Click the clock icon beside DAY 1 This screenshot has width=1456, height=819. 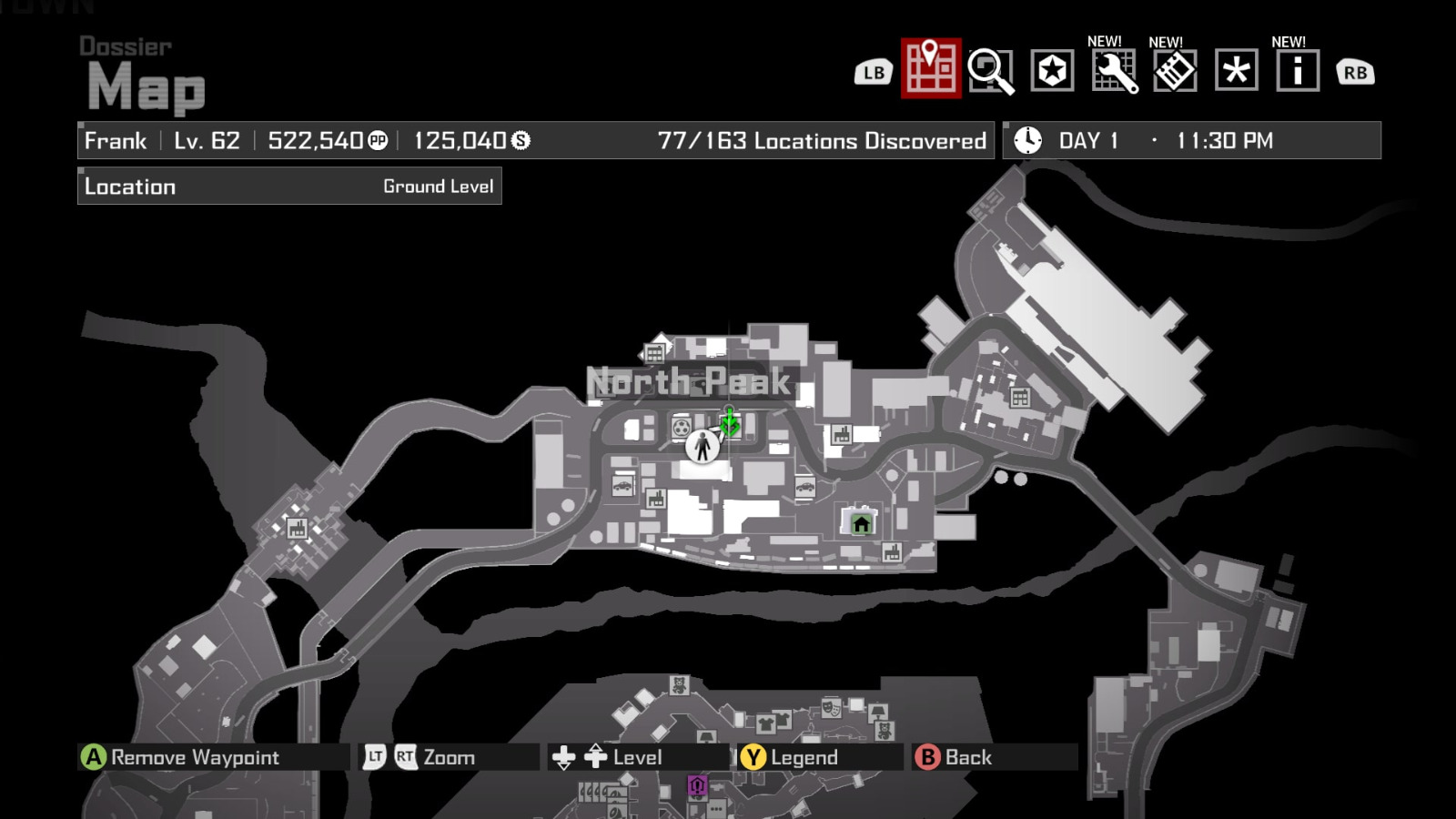pos(1026,140)
